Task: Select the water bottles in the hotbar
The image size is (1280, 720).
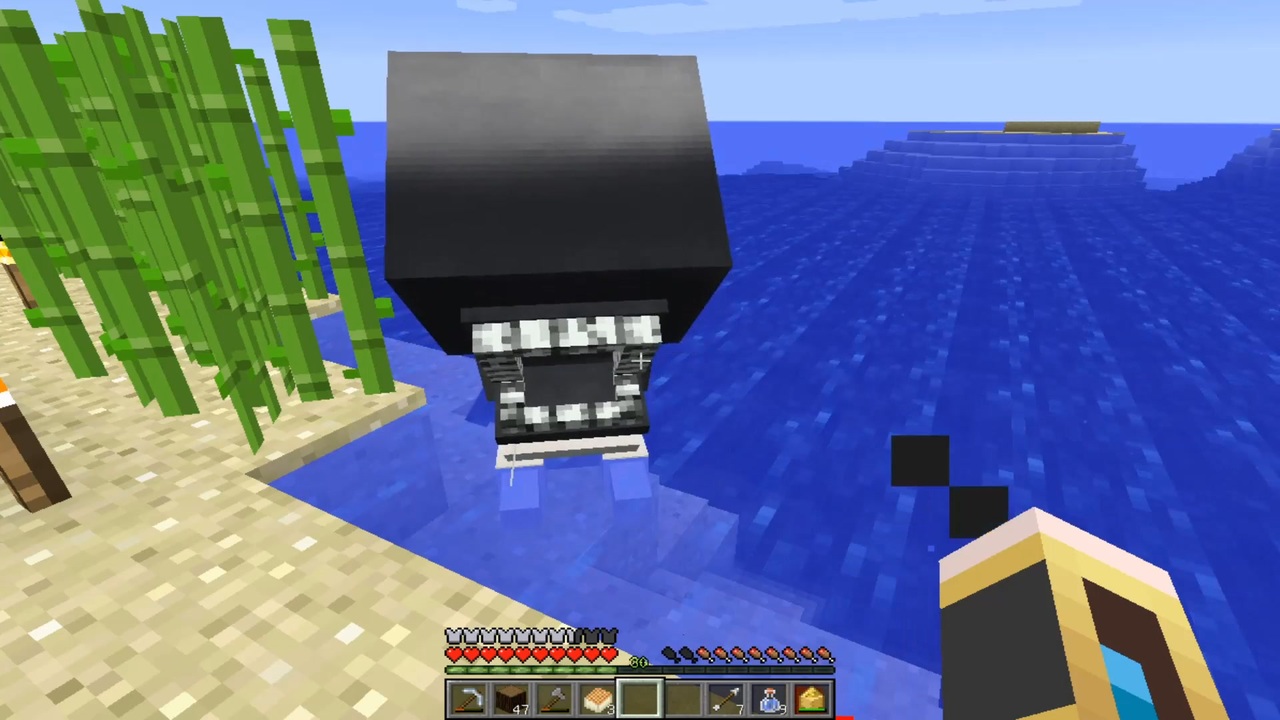Action: click(770, 698)
